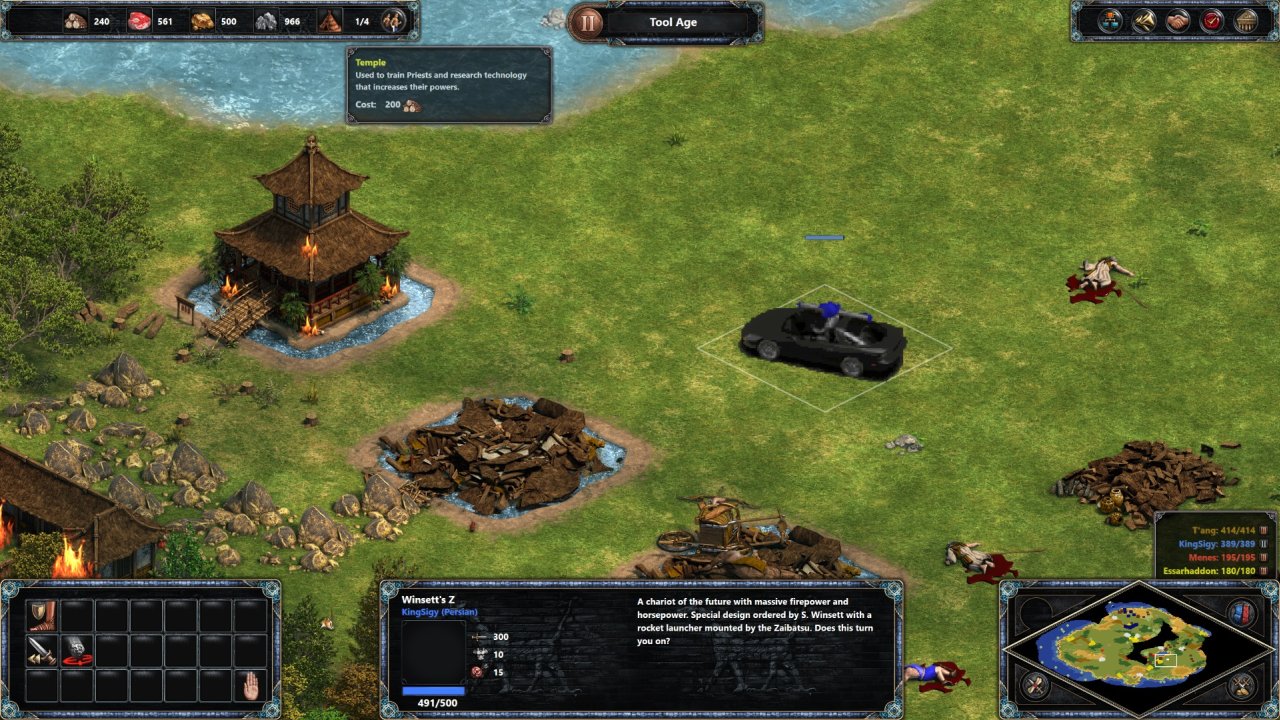Open chat via the golden horn icon
The image size is (1280, 720).
pos(1144,21)
